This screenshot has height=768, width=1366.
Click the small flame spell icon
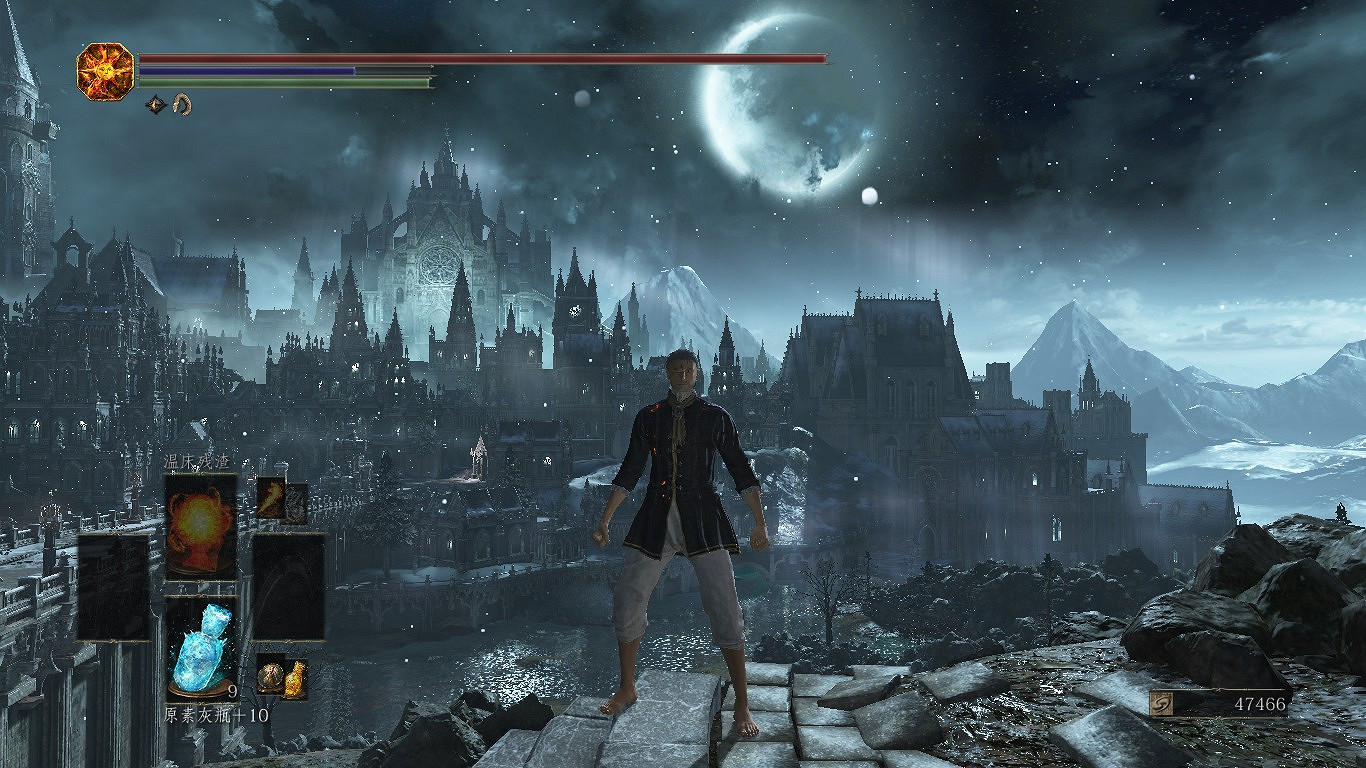pos(271,497)
